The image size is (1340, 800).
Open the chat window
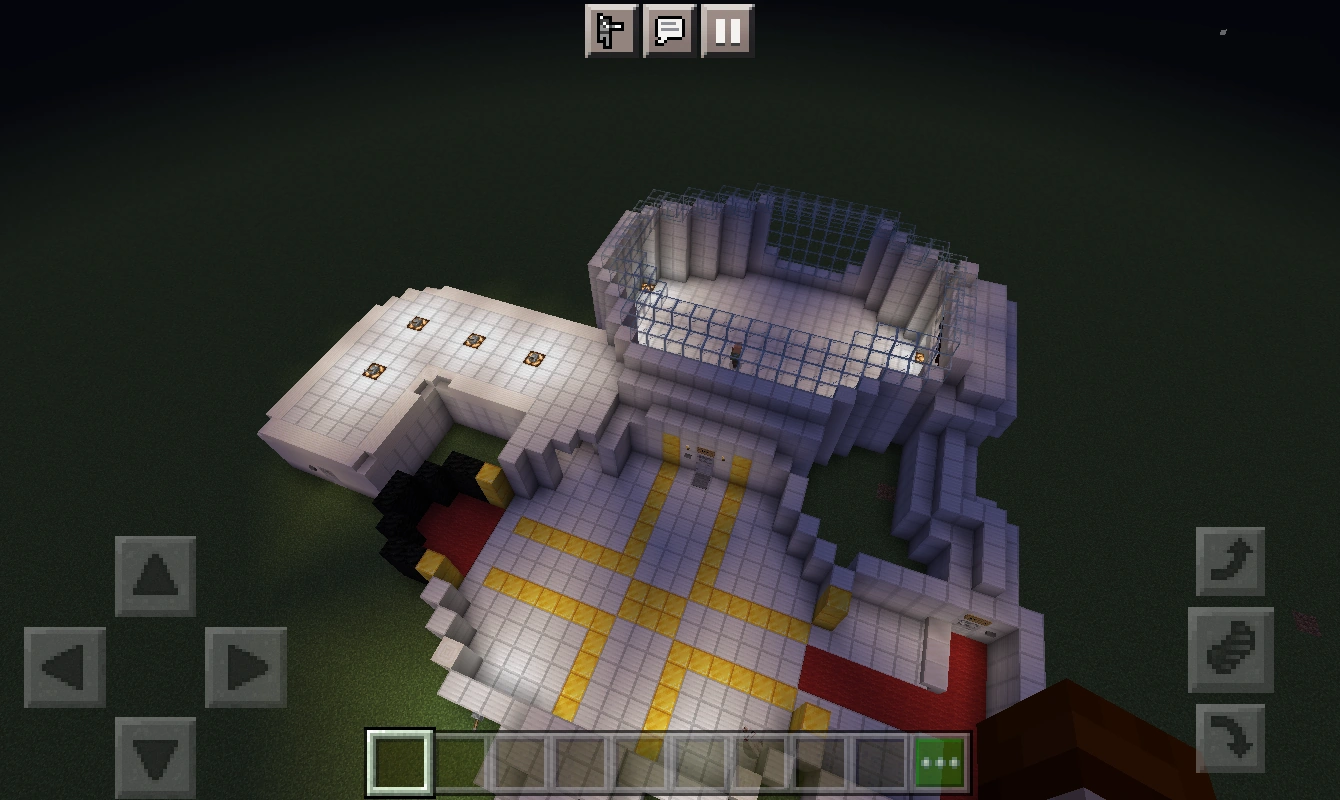(x=670, y=31)
